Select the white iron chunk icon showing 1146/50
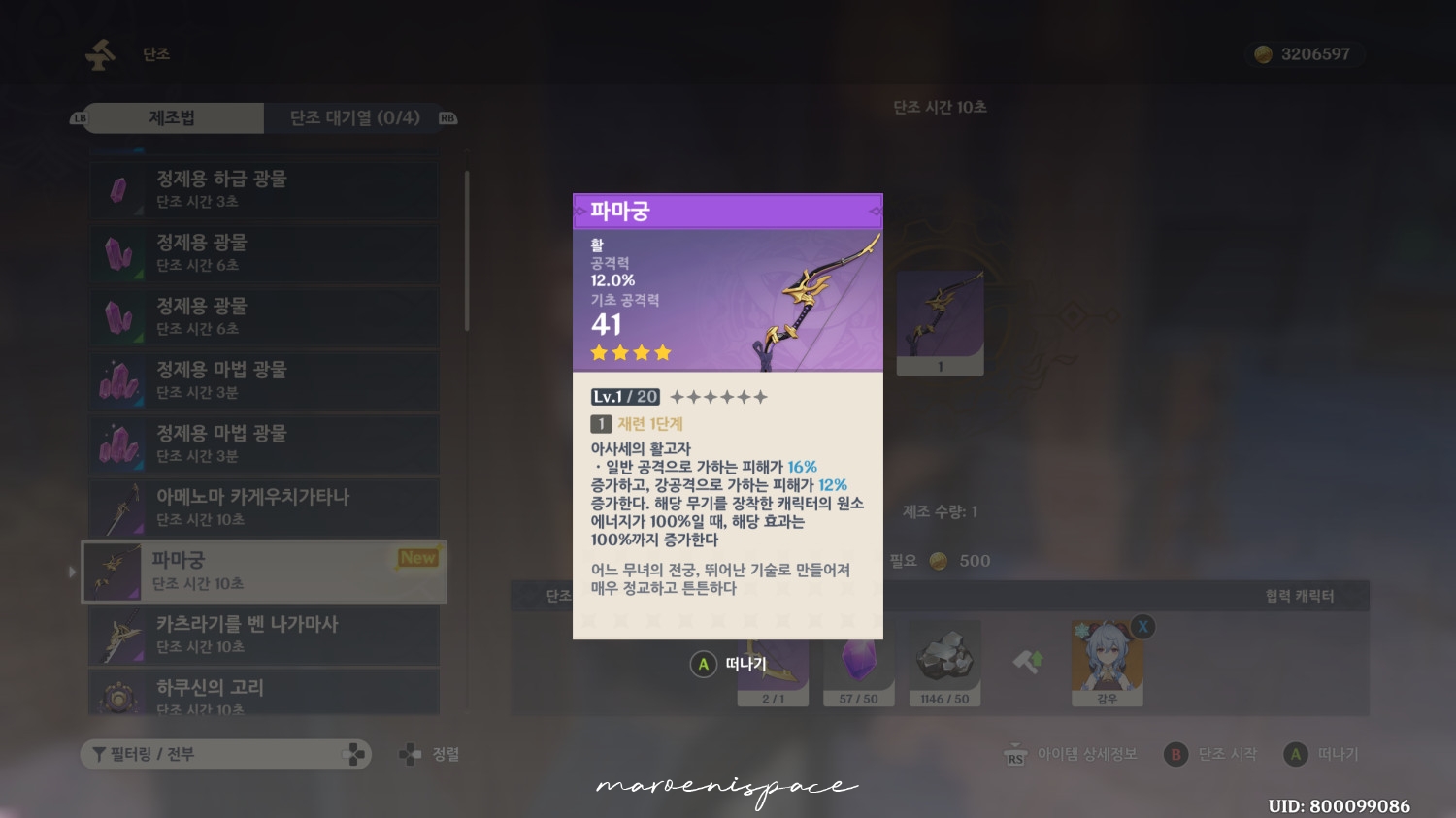Screen dimensions: 1456x818 pyautogui.click(x=944, y=663)
